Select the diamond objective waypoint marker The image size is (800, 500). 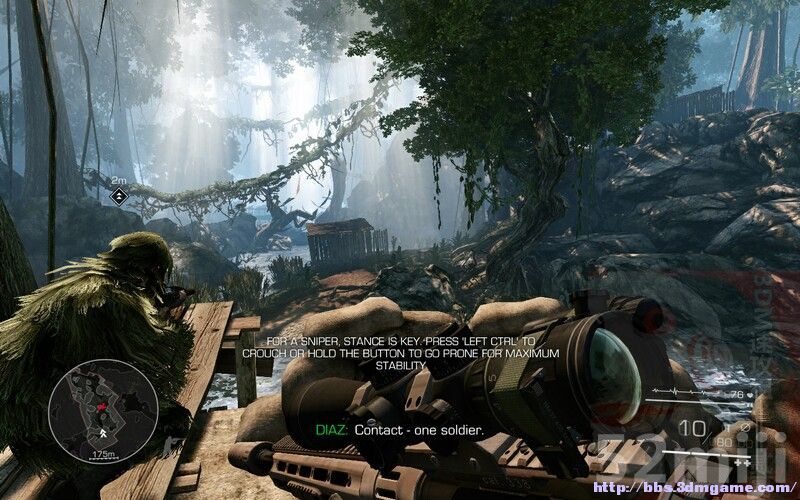click(119, 196)
